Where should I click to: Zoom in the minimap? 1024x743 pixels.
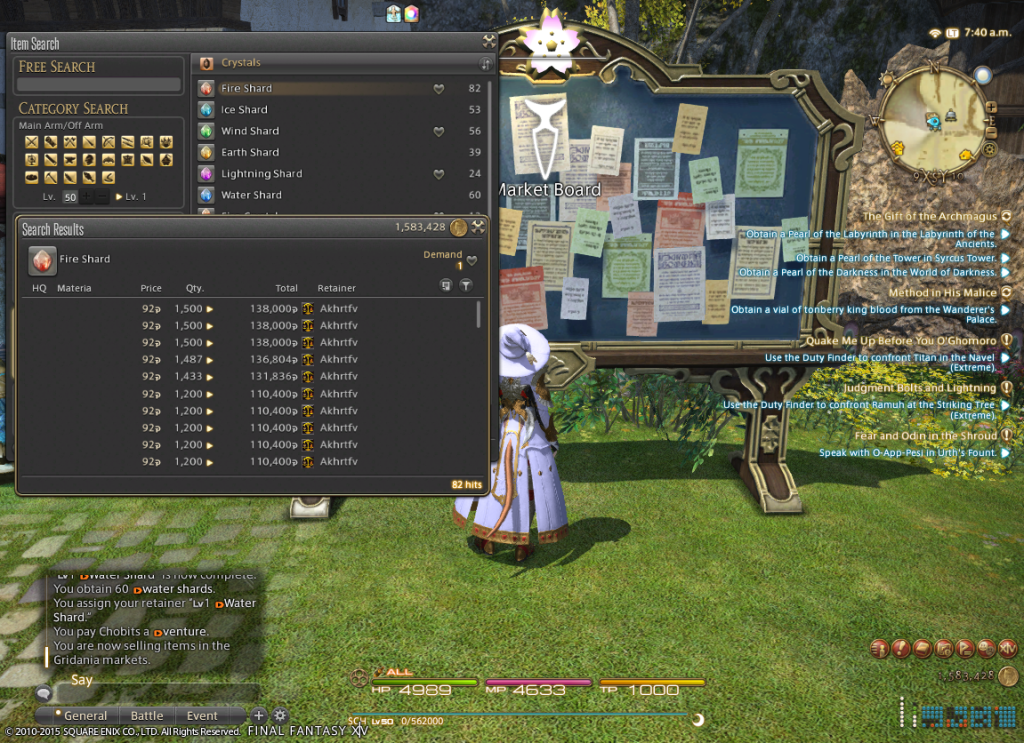(991, 107)
